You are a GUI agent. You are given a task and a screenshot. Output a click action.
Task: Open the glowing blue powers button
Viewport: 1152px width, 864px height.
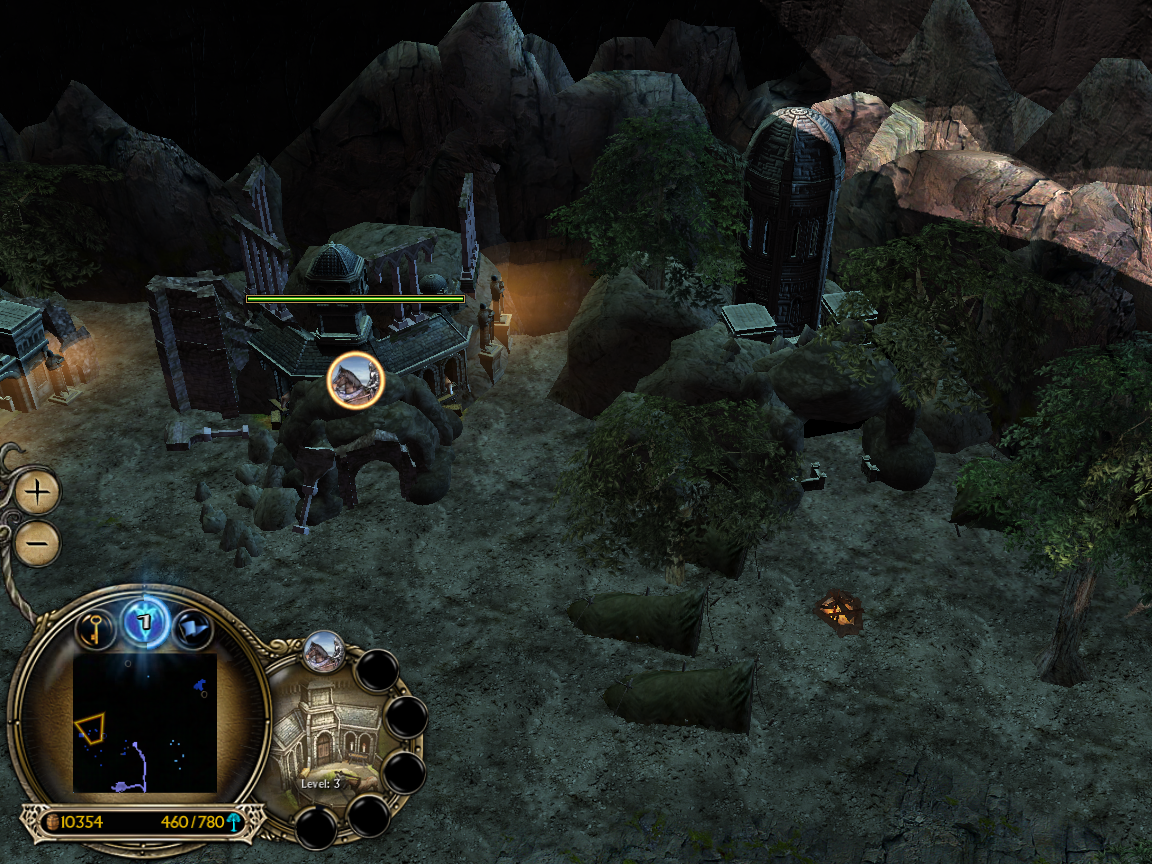point(145,624)
